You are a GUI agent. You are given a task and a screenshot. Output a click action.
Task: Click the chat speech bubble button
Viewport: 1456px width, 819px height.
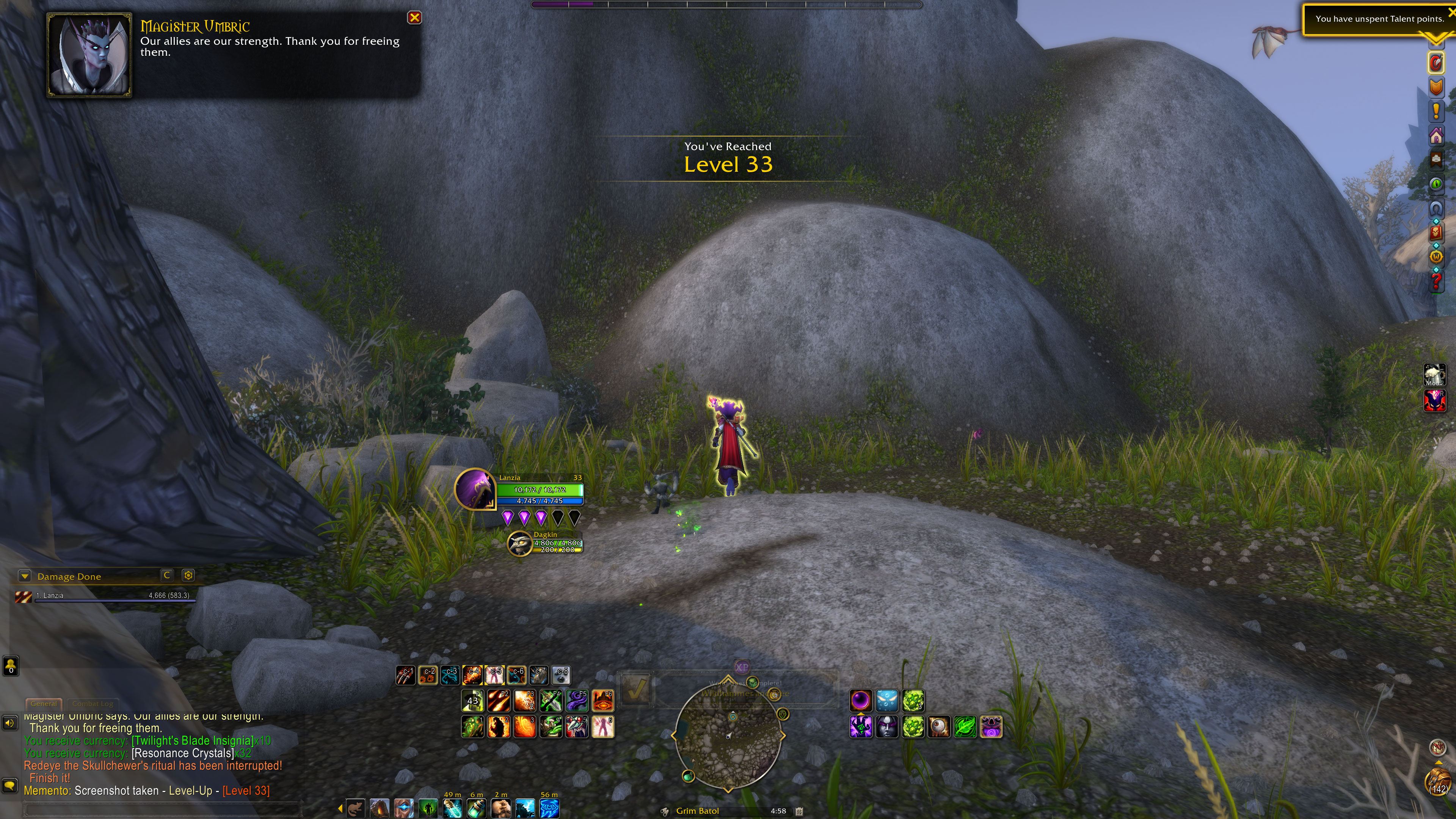point(9,785)
